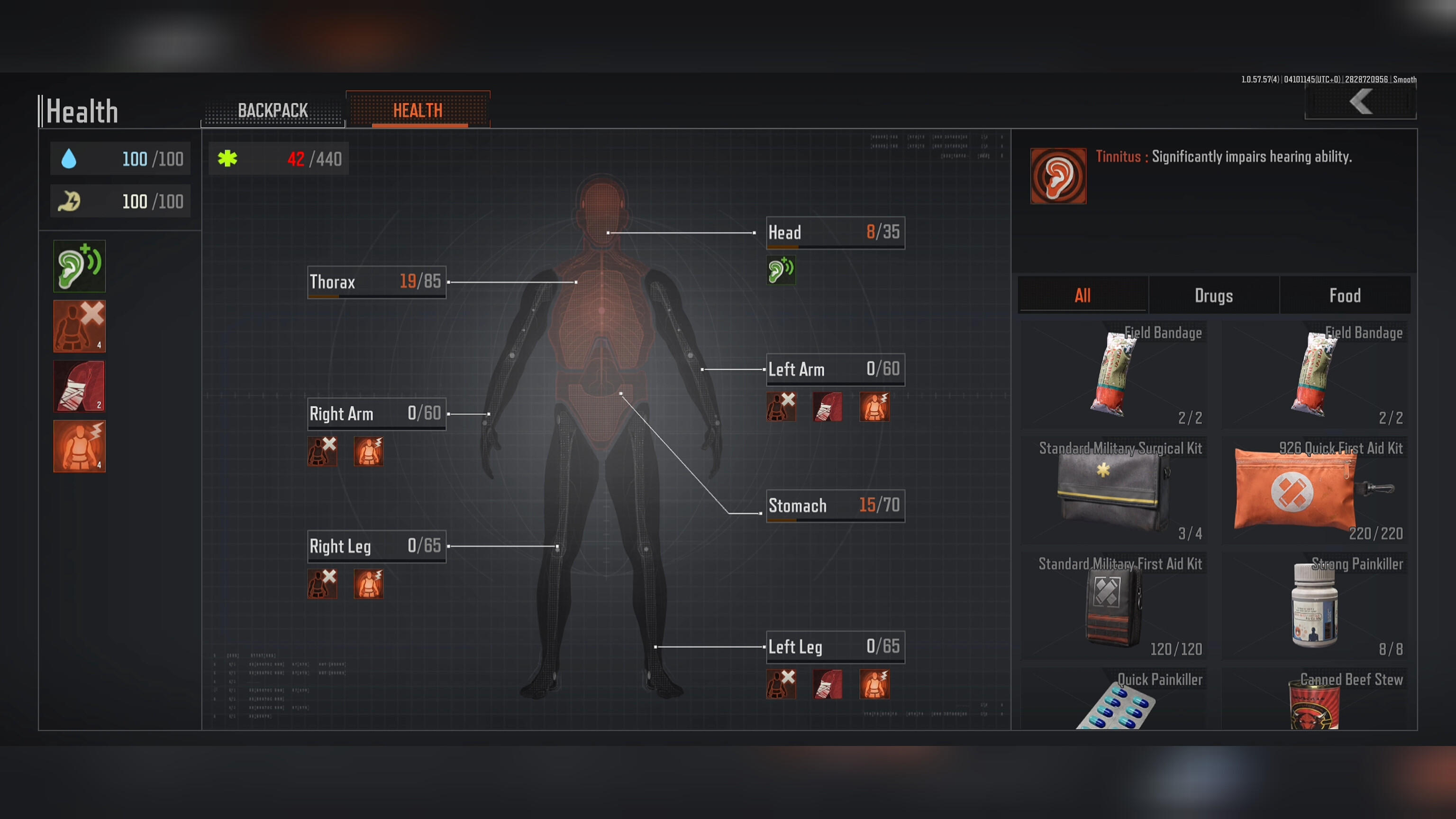Select the All items filter

(1083, 295)
